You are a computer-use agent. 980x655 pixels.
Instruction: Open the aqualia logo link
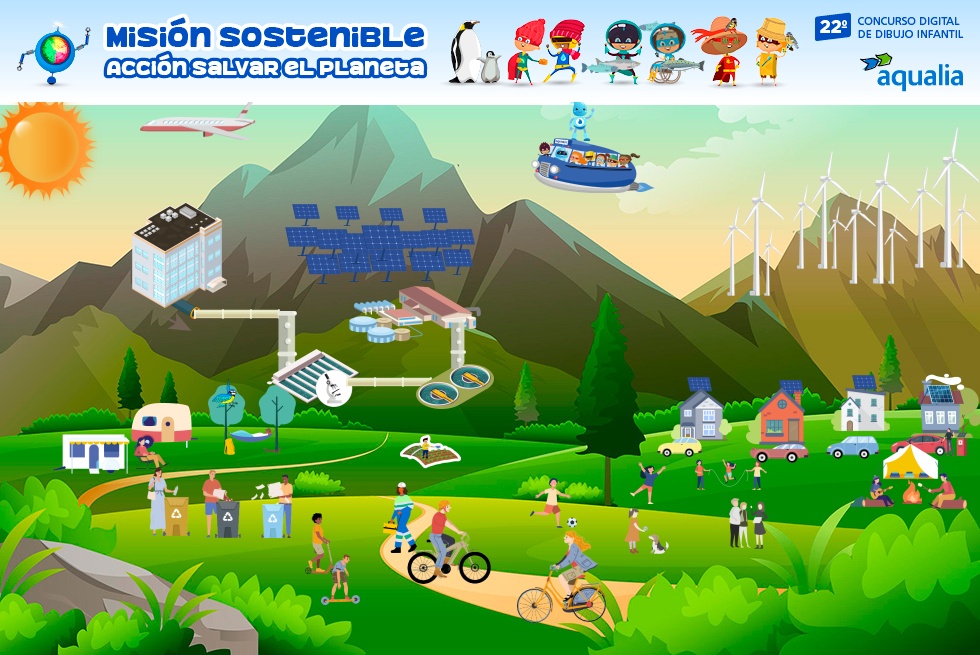point(911,71)
